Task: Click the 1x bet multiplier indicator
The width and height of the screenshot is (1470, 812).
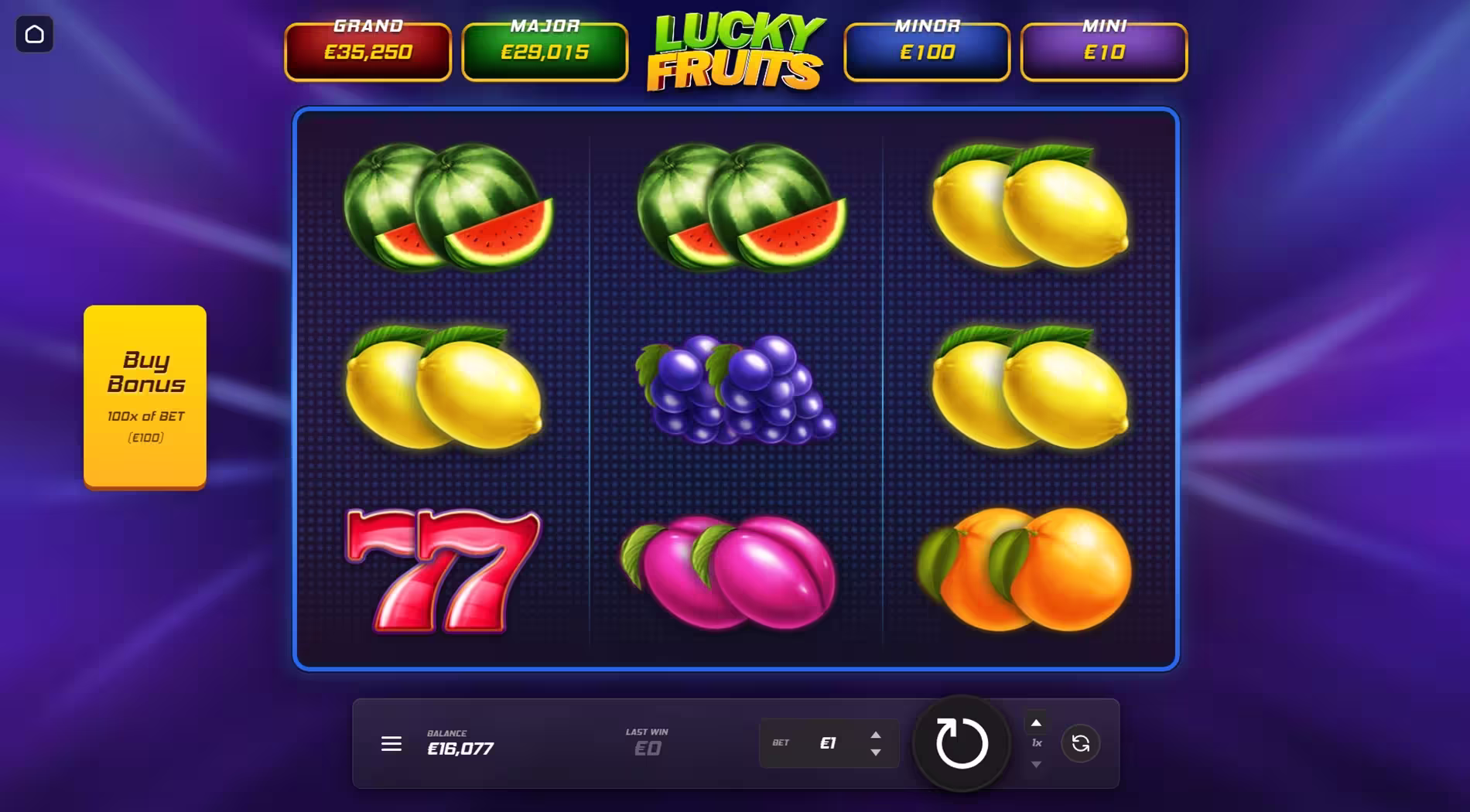Action: tap(1038, 742)
